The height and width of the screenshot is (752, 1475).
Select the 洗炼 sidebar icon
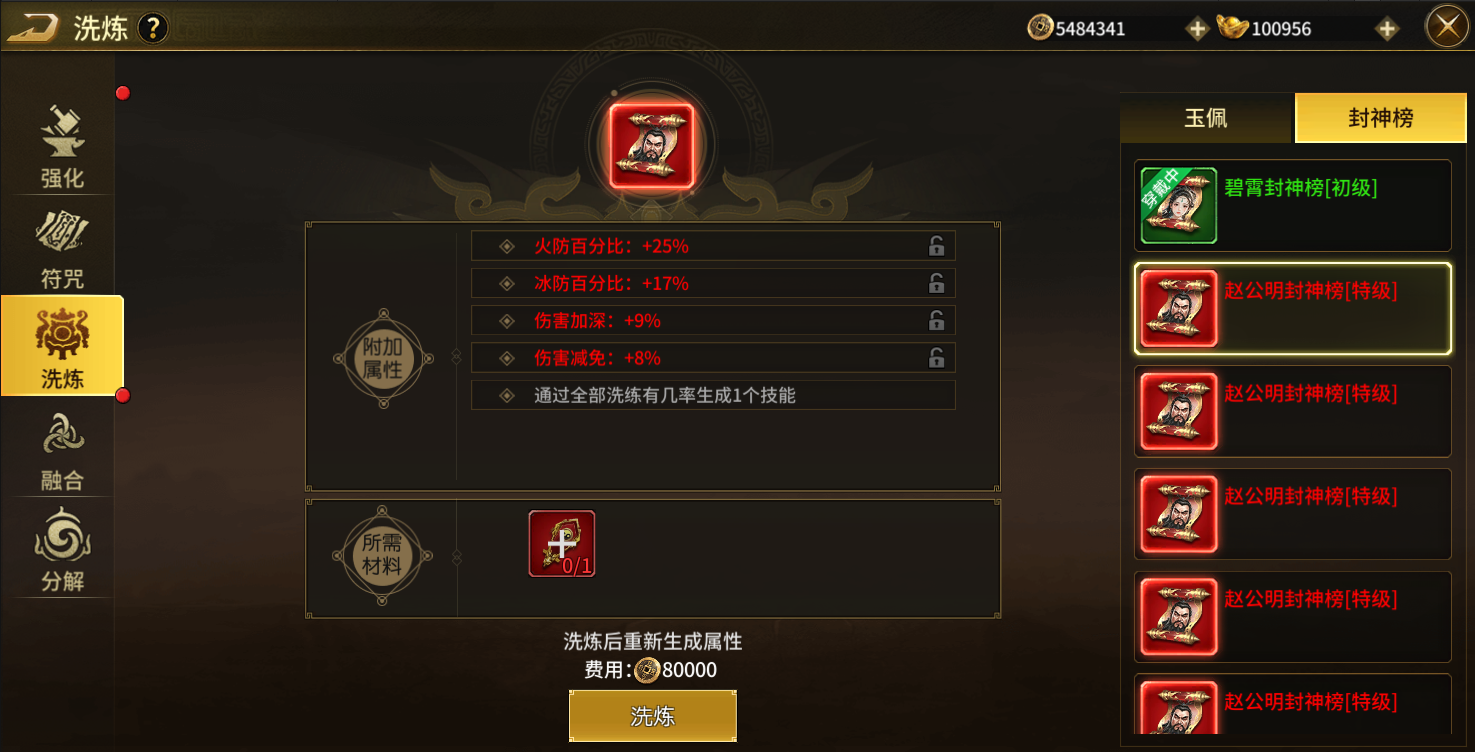62,346
